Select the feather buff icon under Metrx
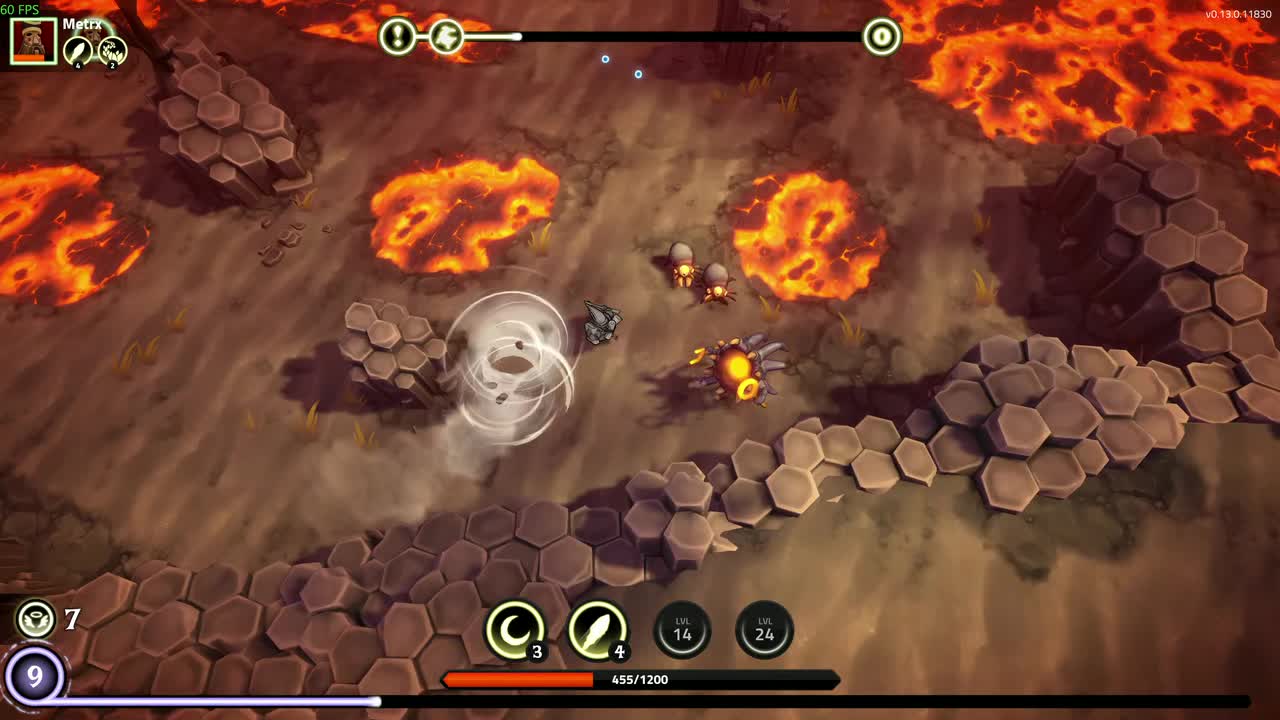This screenshot has width=1280, height=720. point(78,51)
